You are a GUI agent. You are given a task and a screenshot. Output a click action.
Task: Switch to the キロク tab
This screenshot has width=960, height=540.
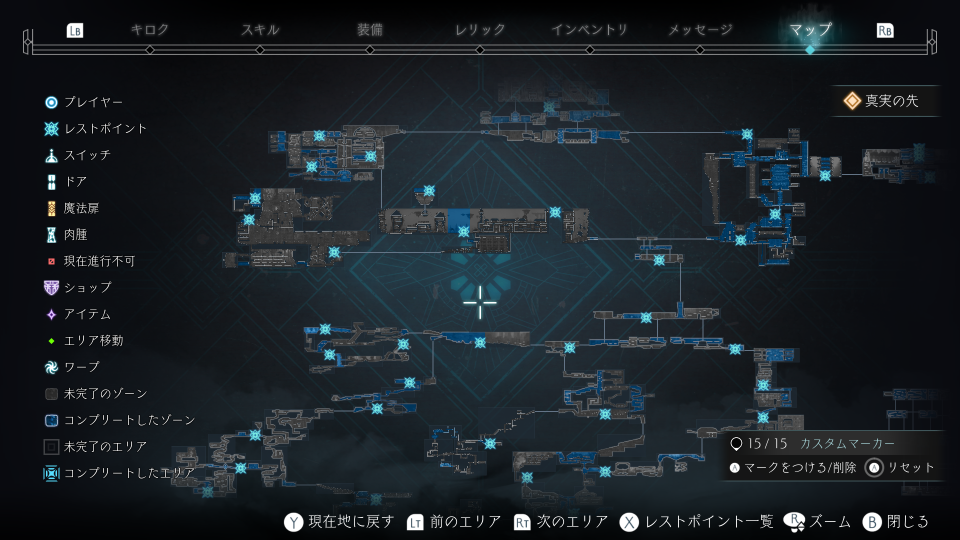tap(150, 30)
